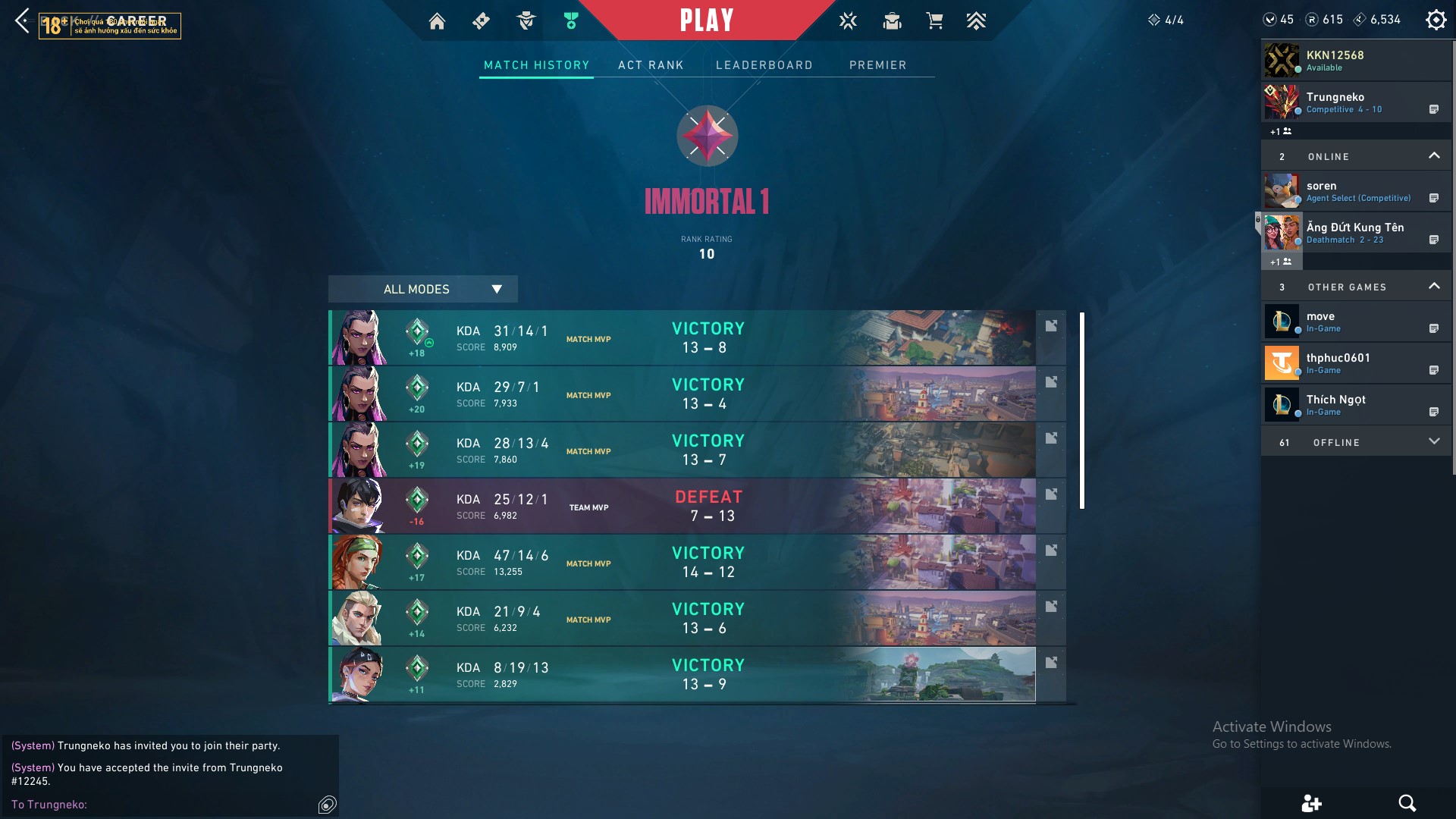The height and width of the screenshot is (819, 1456).
Task: Go back using the arrow button
Action: 23,20
